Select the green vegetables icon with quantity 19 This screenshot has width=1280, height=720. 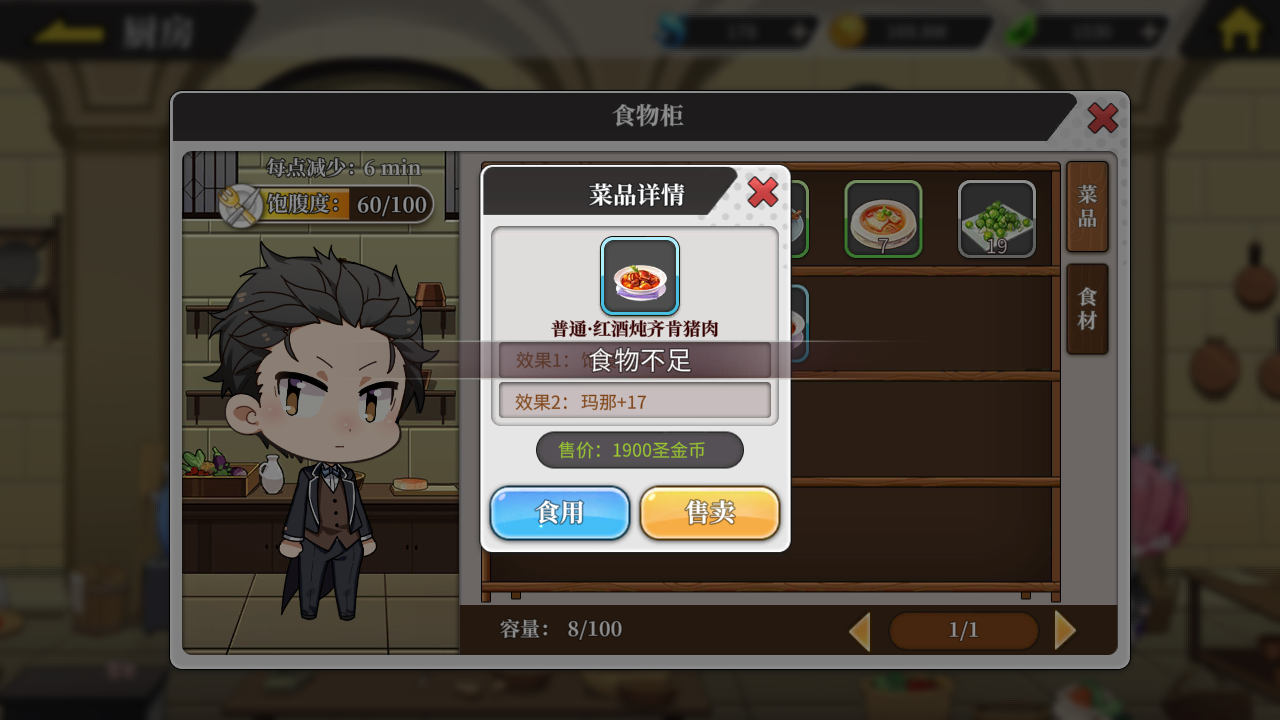(x=996, y=218)
